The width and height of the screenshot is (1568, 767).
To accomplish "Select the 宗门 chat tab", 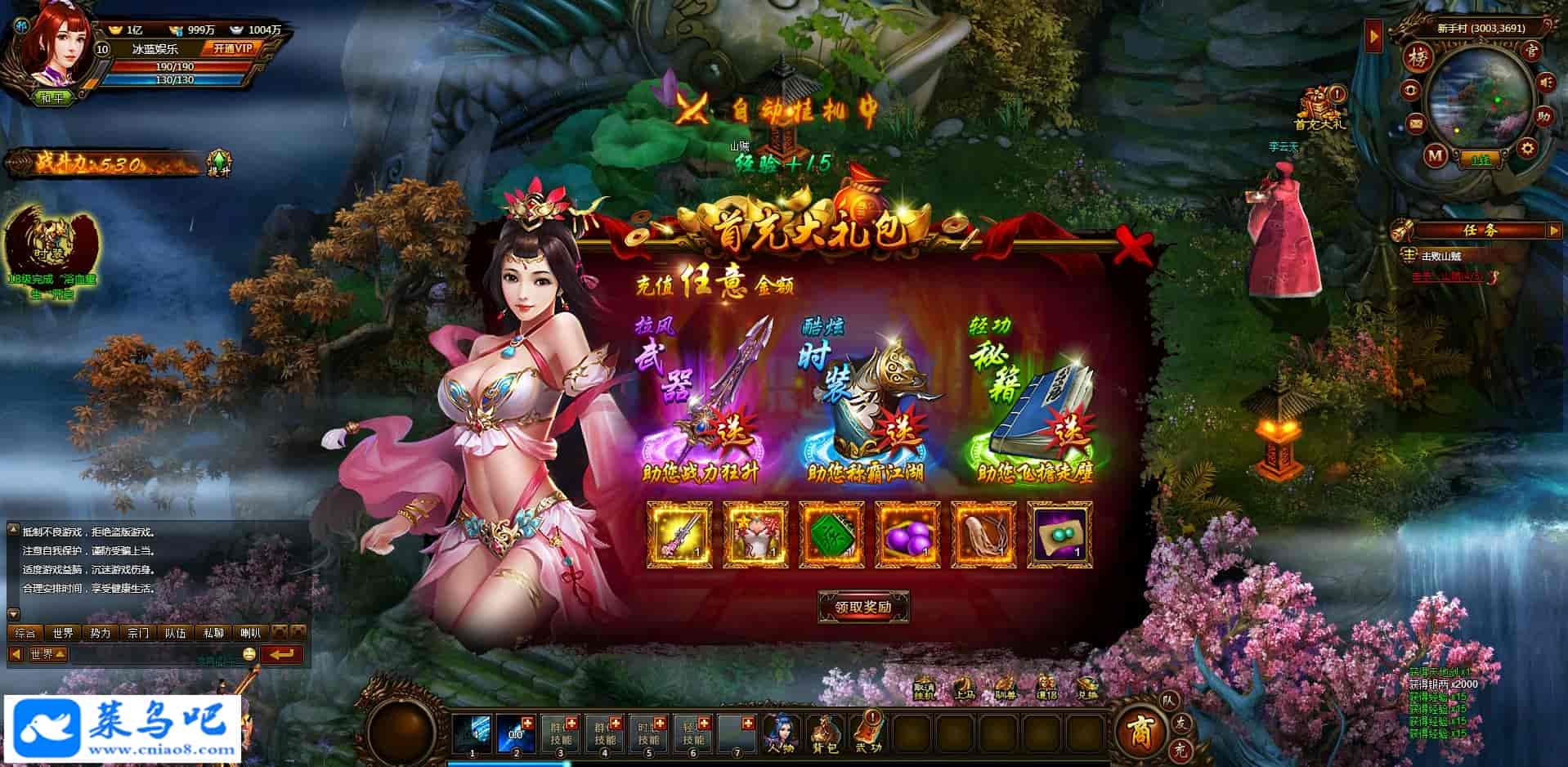I will tap(138, 633).
